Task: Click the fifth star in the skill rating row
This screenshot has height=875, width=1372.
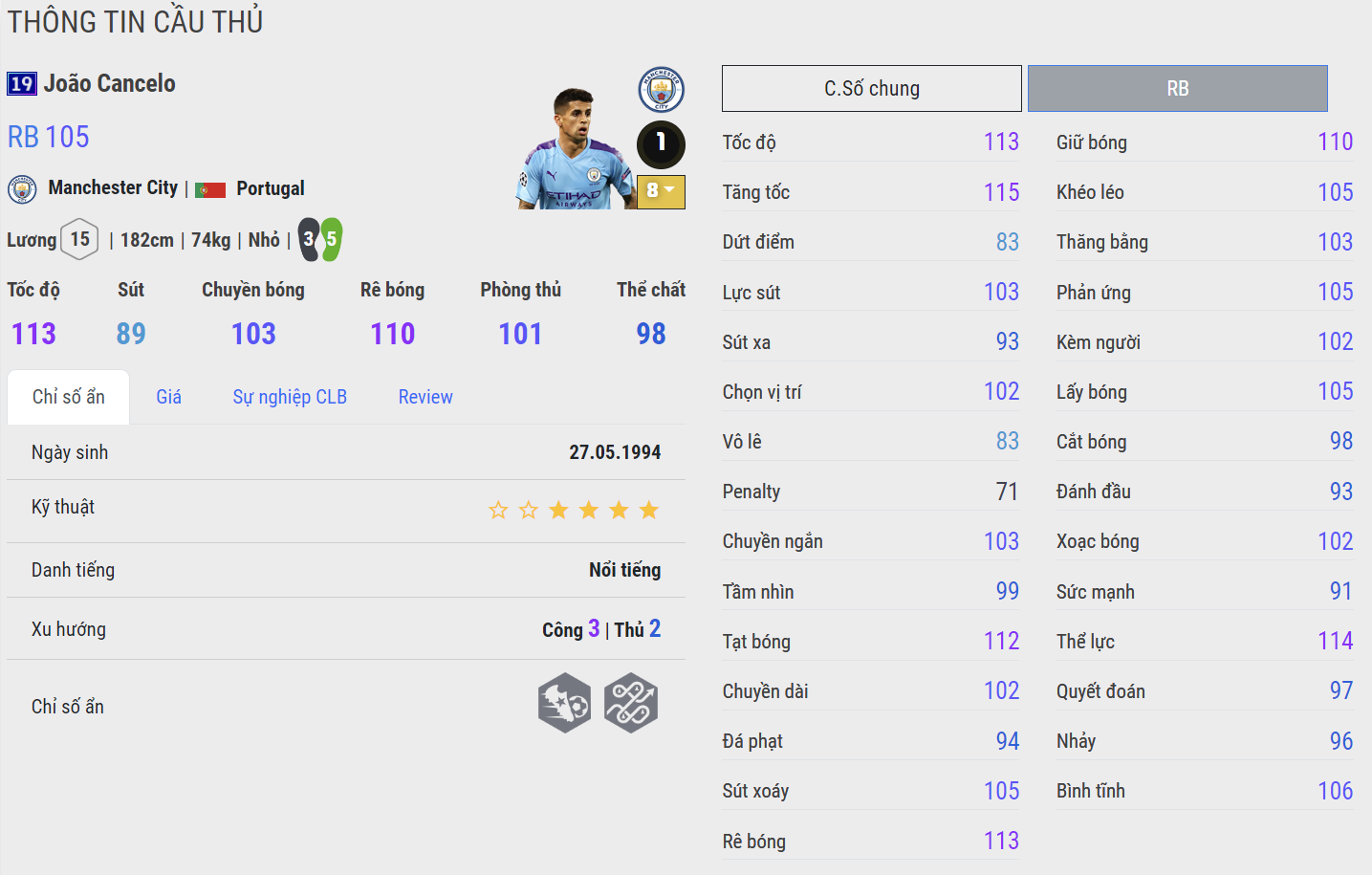Action: coord(619,510)
